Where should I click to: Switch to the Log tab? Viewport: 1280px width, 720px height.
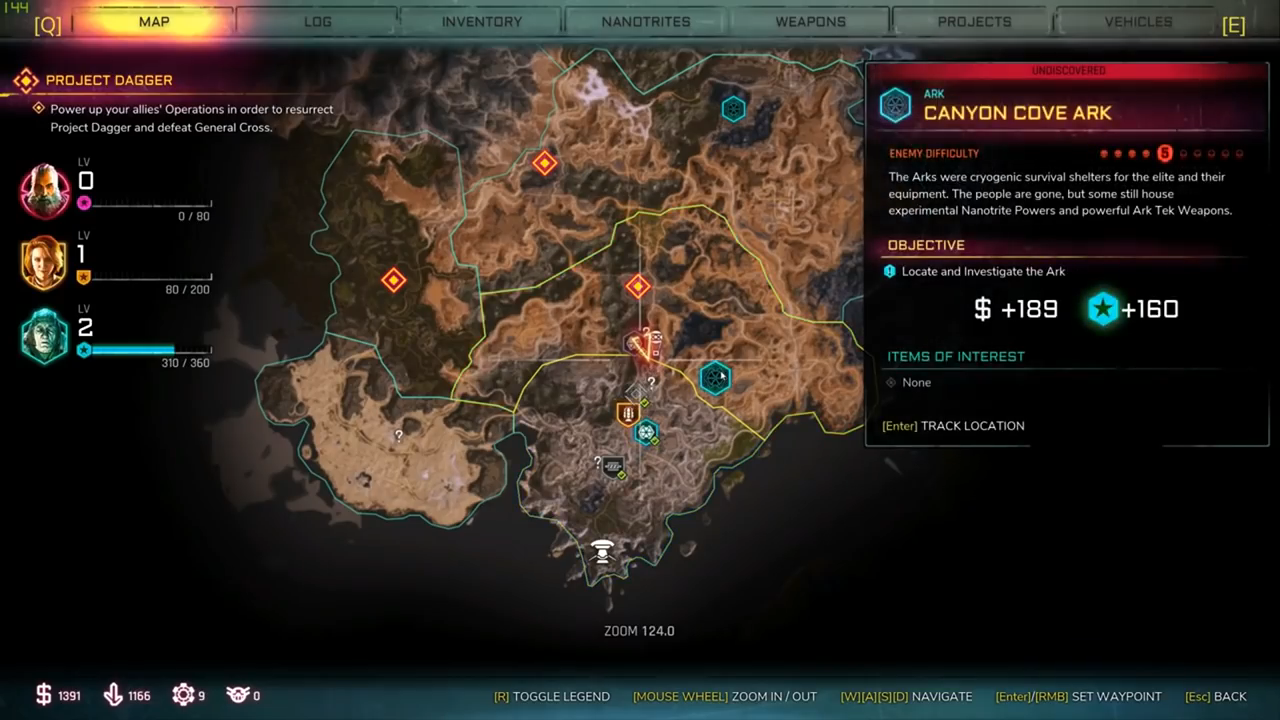318,21
